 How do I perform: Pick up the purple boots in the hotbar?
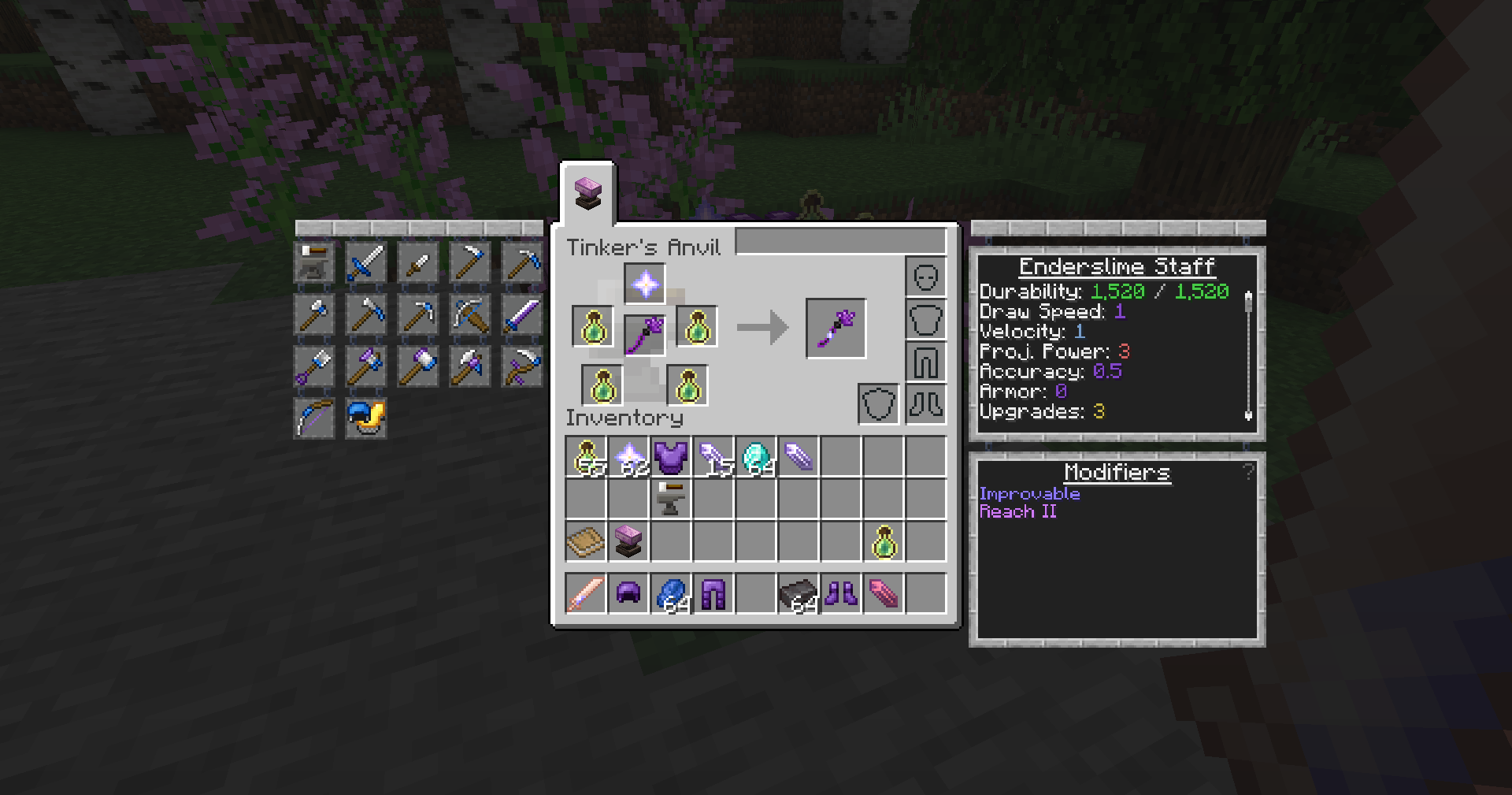click(x=840, y=593)
